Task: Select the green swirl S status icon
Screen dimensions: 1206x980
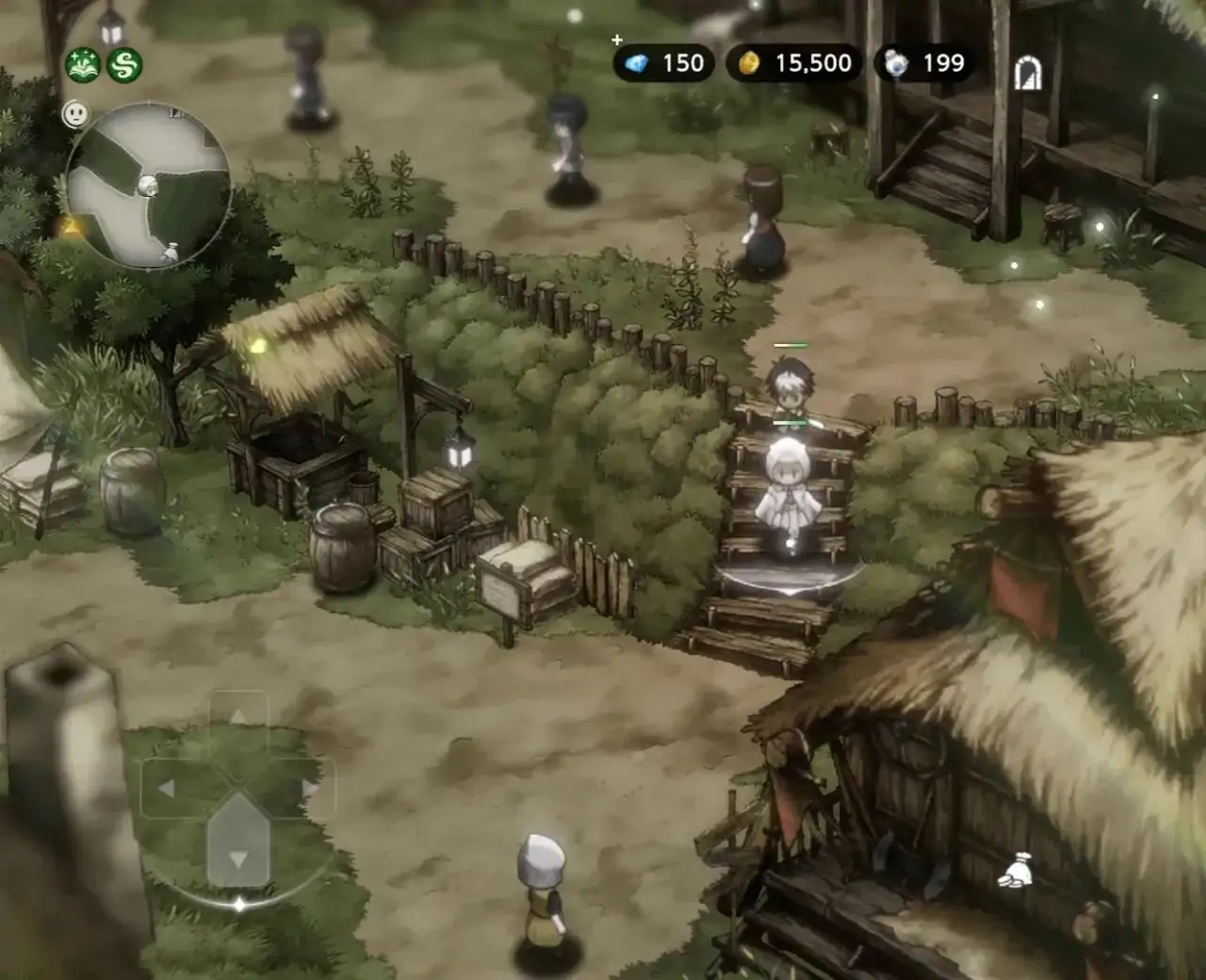Action: pyautogui.click(x=124, y=64)
